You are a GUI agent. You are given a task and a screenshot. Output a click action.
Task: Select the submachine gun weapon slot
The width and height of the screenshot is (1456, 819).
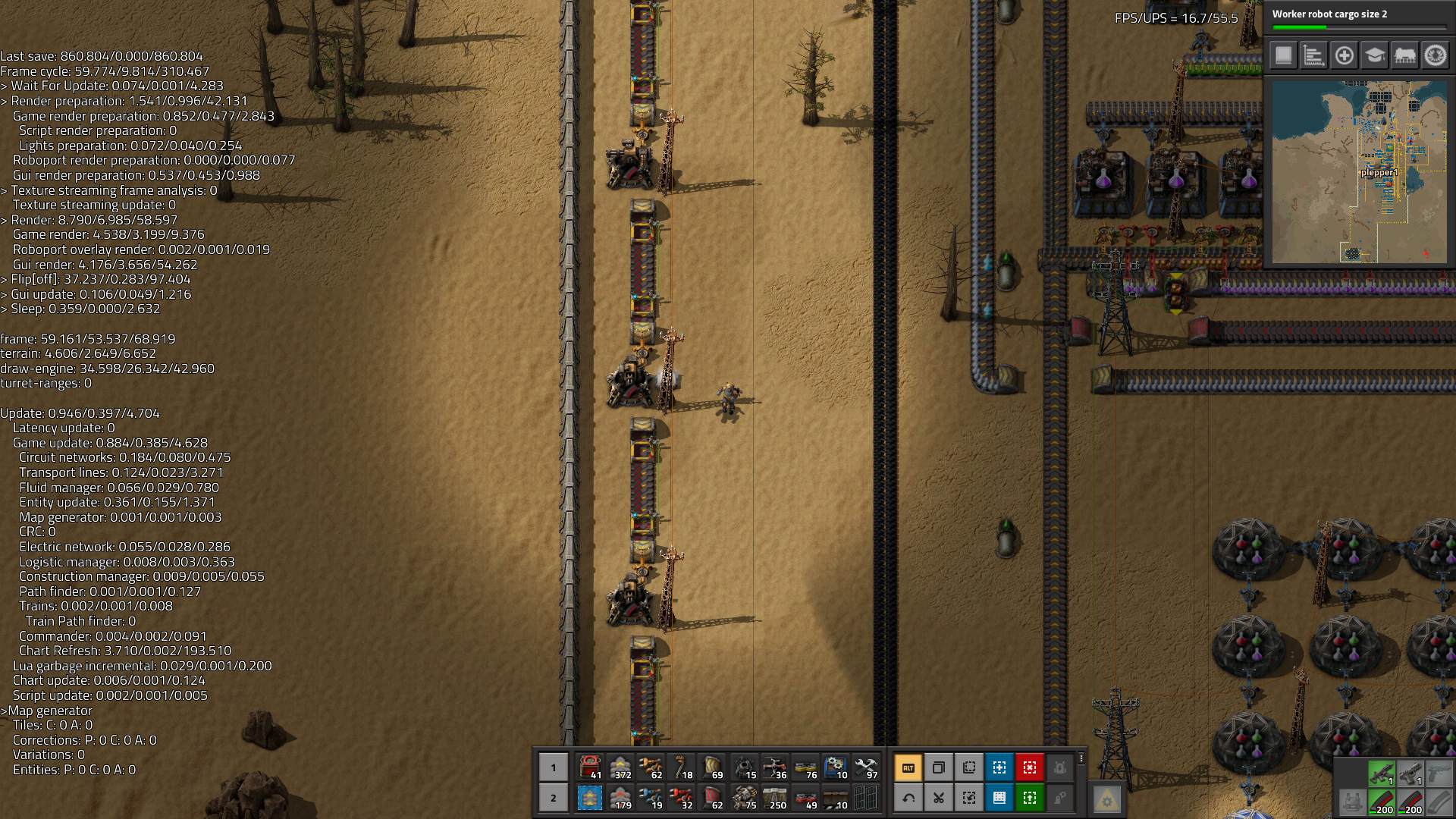[1381, 773]
